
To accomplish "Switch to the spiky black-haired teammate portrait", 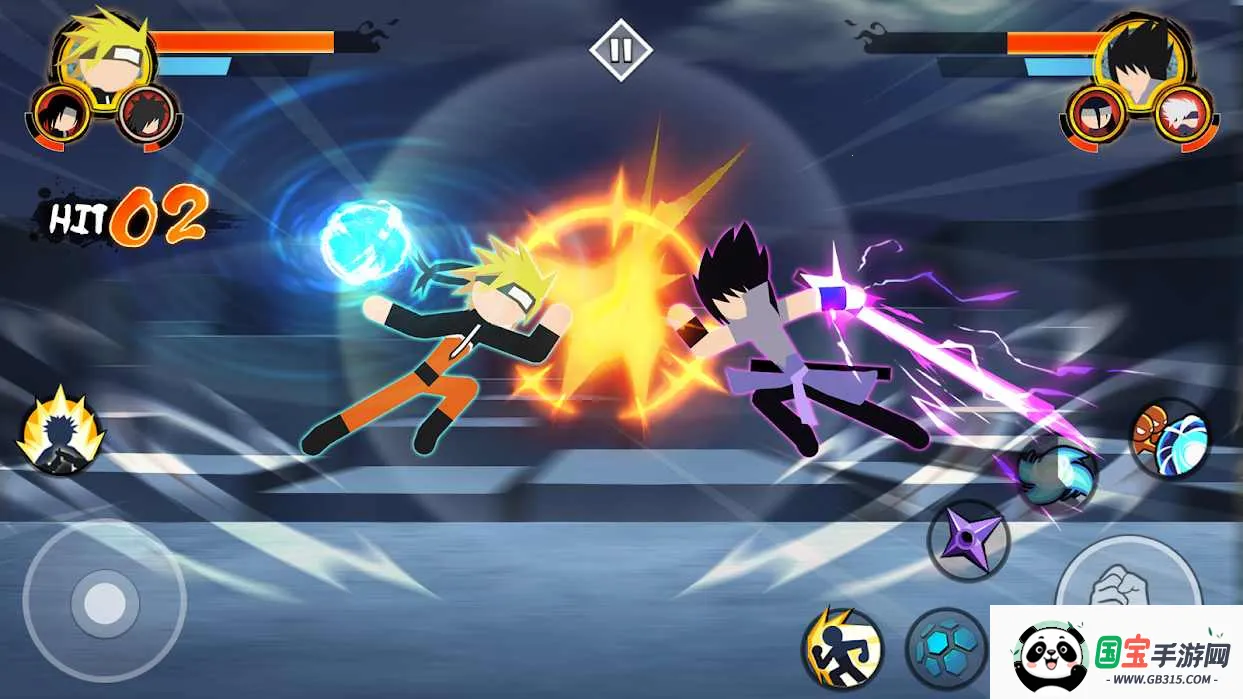I will 147,115.
